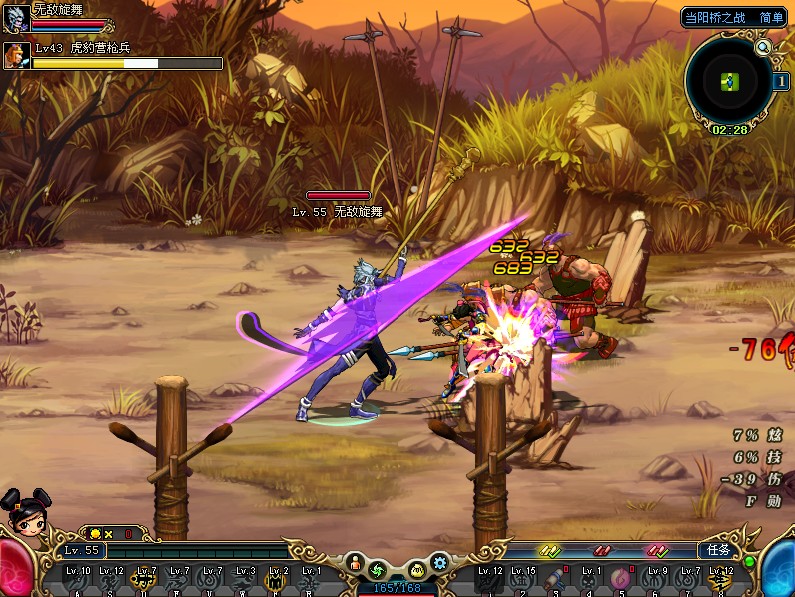Activate the Lv. 2 glowing yellow skill

click(277, 582)
